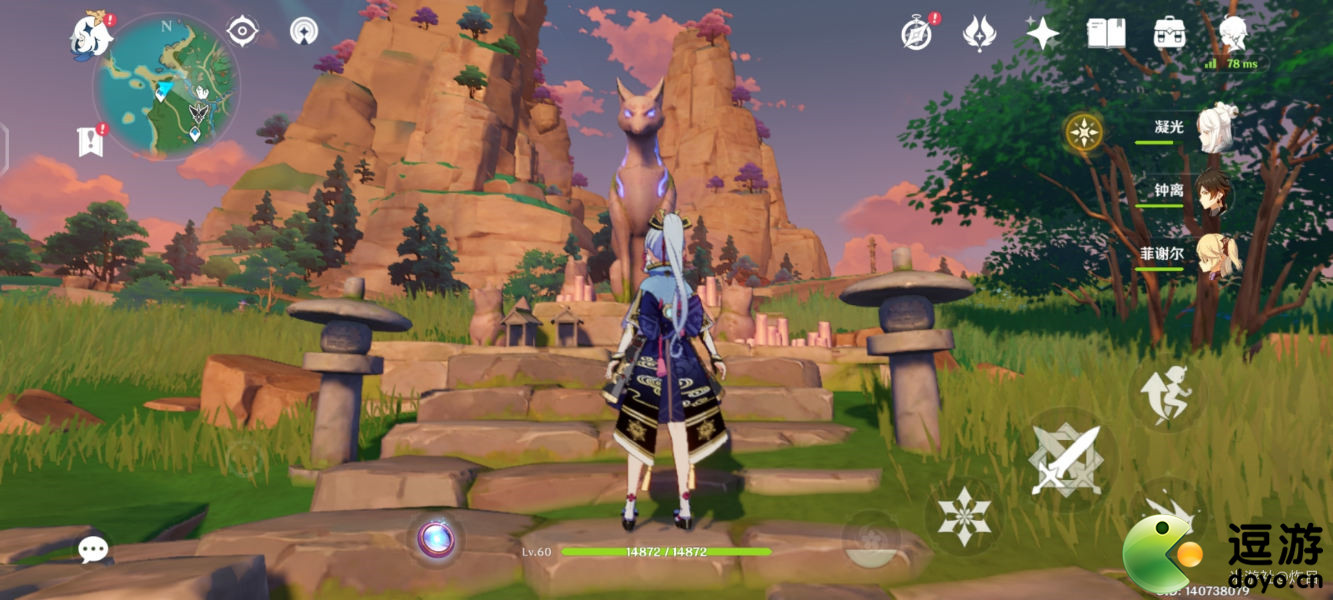The height and width of the screenshot is (600, 1333).
Task: Open the quest log bookmark icon
Action: 90,142
